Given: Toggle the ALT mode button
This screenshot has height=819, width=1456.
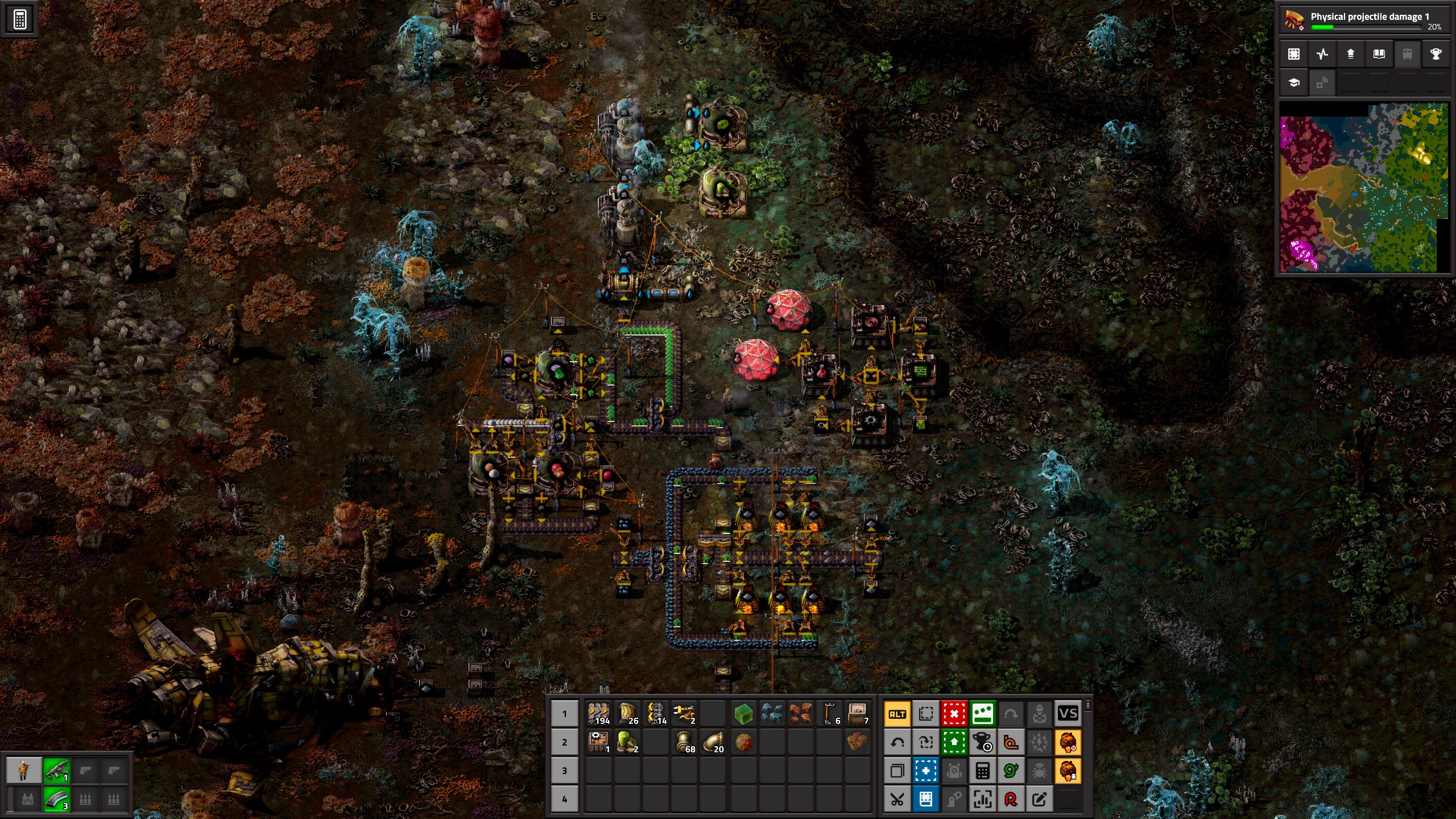Looking at the screenshot, I should pyautogui.click(x=897, y=714).
